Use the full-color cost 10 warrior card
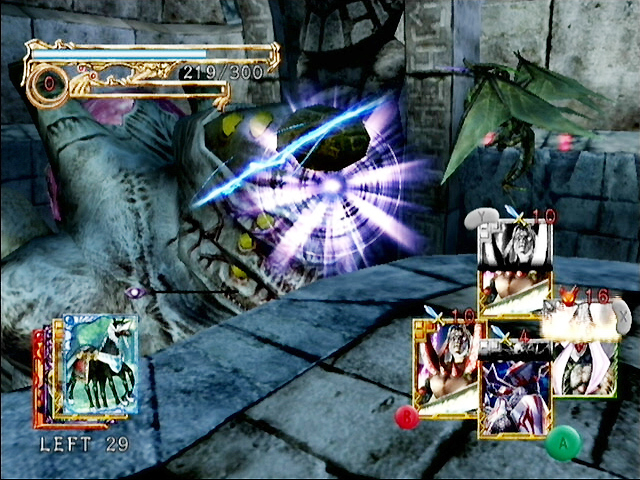This screenshot has width=640, height=480. tap(444, 368)
